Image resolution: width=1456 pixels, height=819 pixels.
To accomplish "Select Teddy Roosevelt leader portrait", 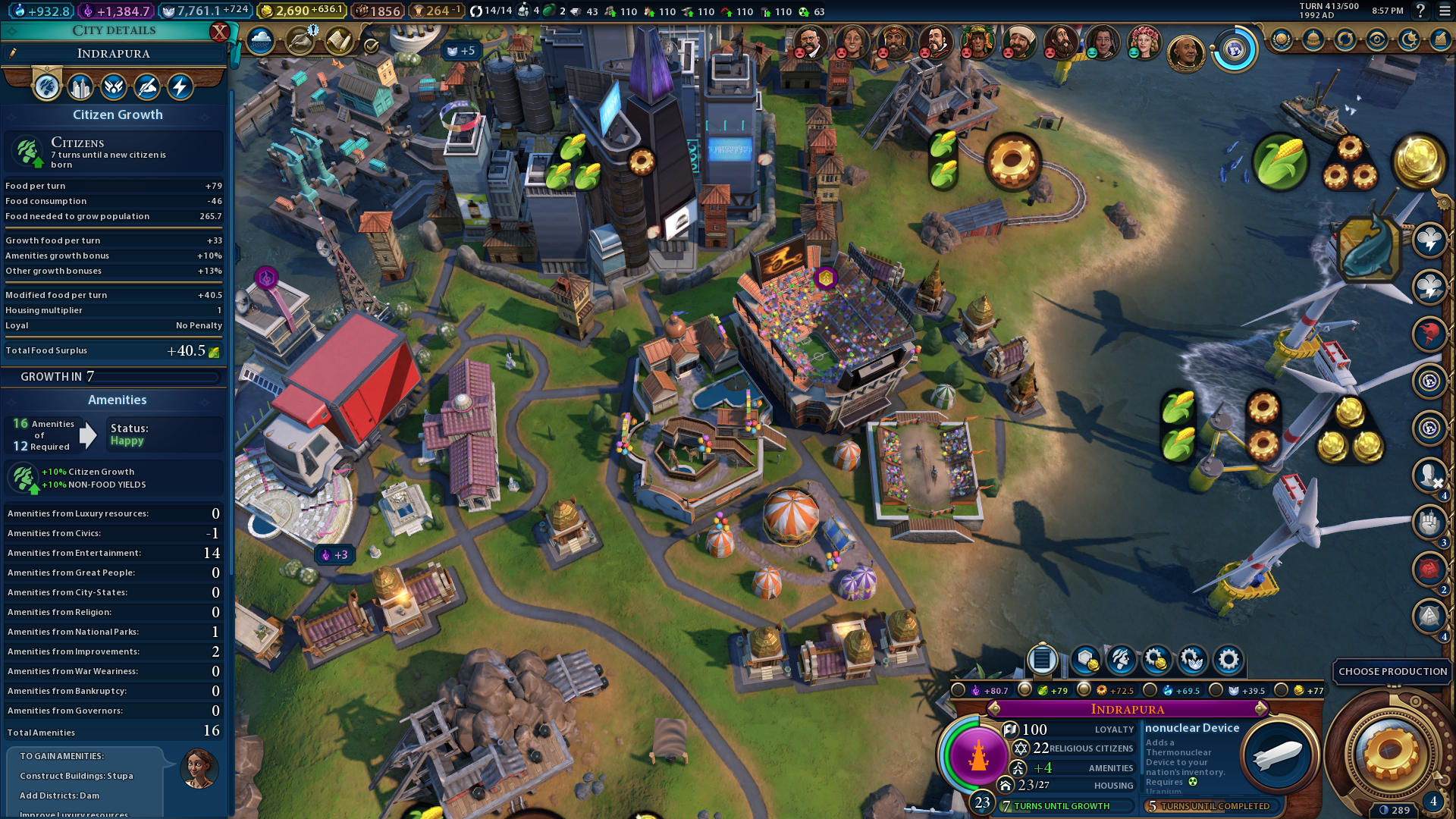I will pos(808,41).
